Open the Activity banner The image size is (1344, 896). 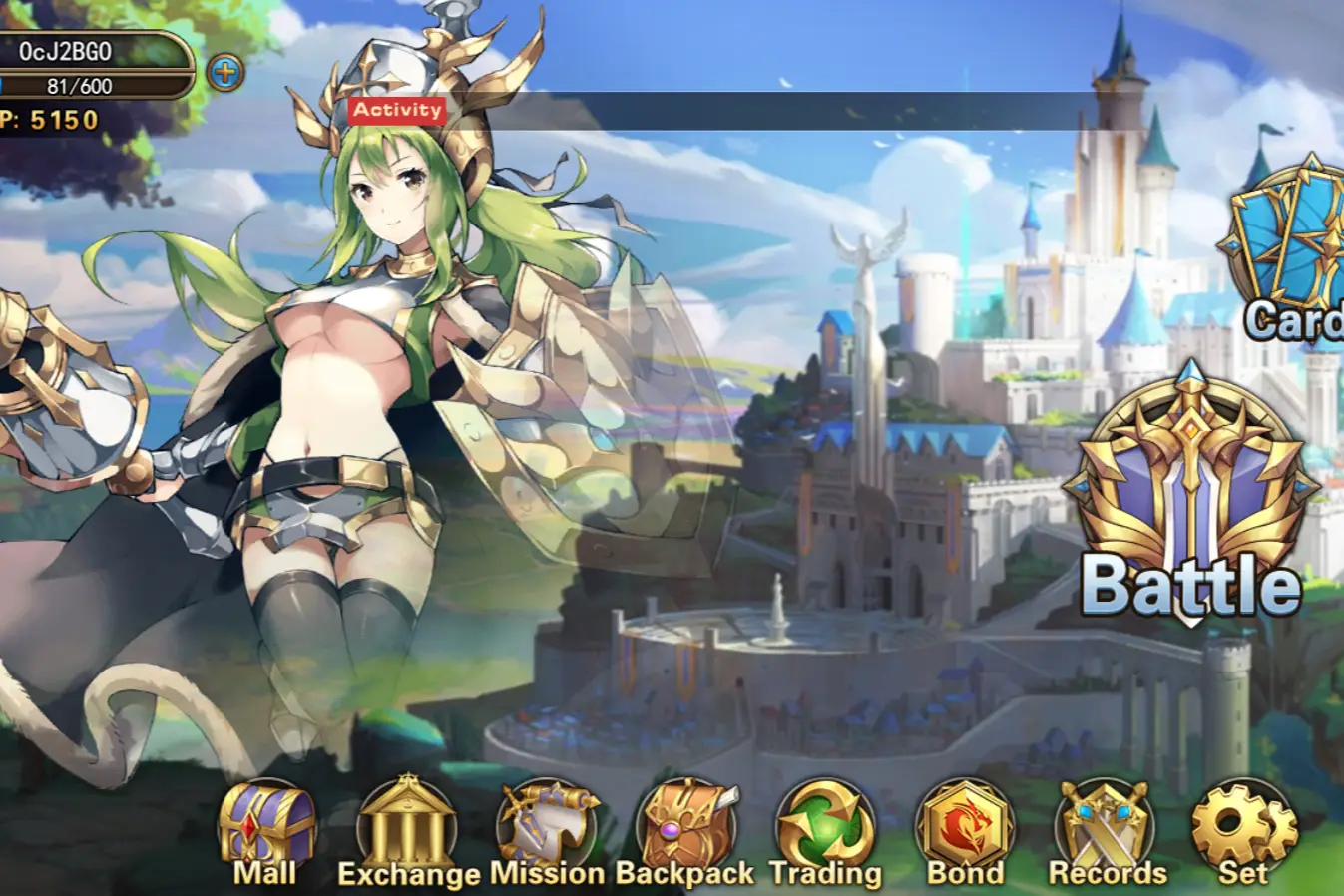[398, 110]
